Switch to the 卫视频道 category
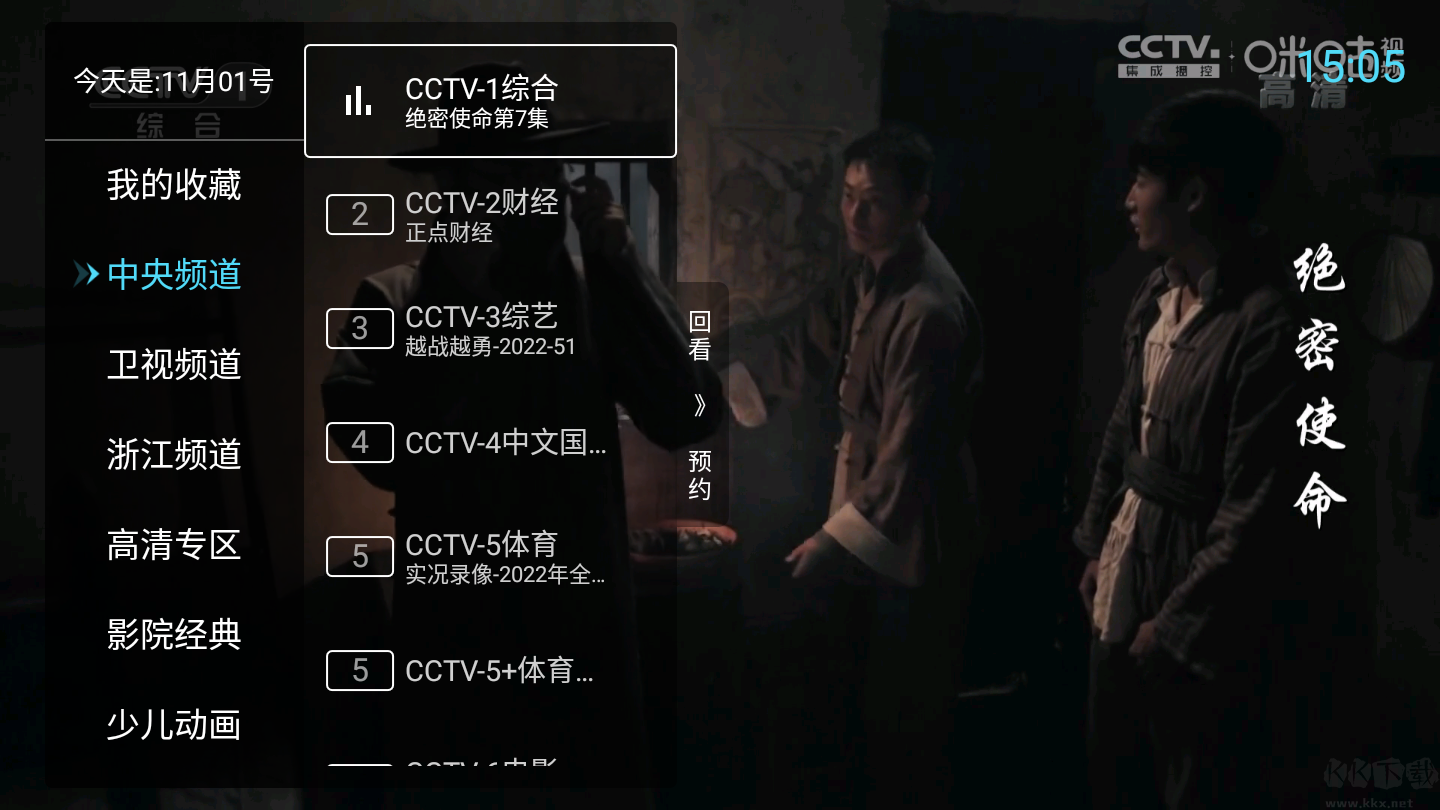Screen dimensions: 1440x810 [173, 365]
